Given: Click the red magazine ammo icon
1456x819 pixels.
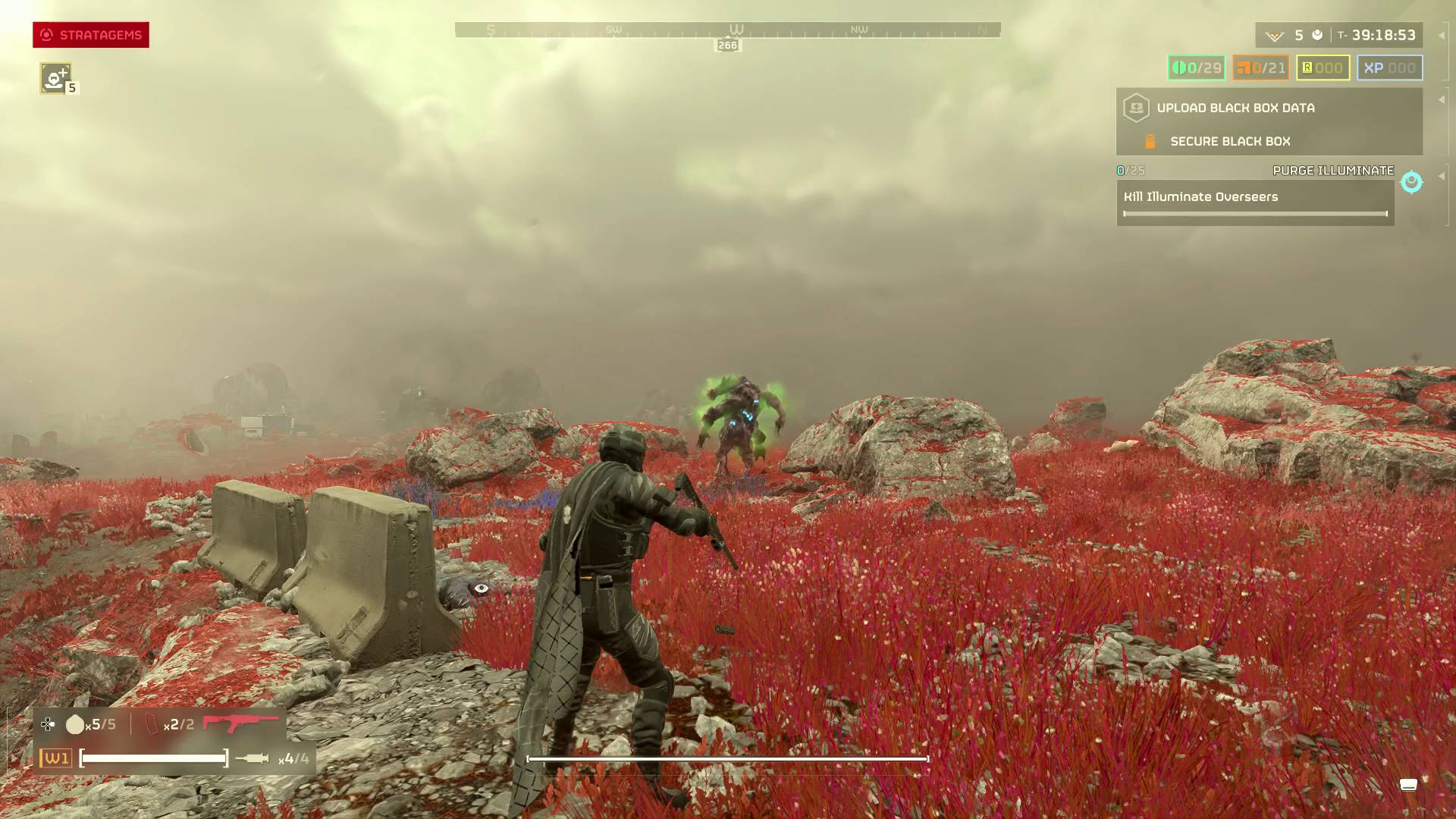Looking at the screenshot, I should coord(151,724).
